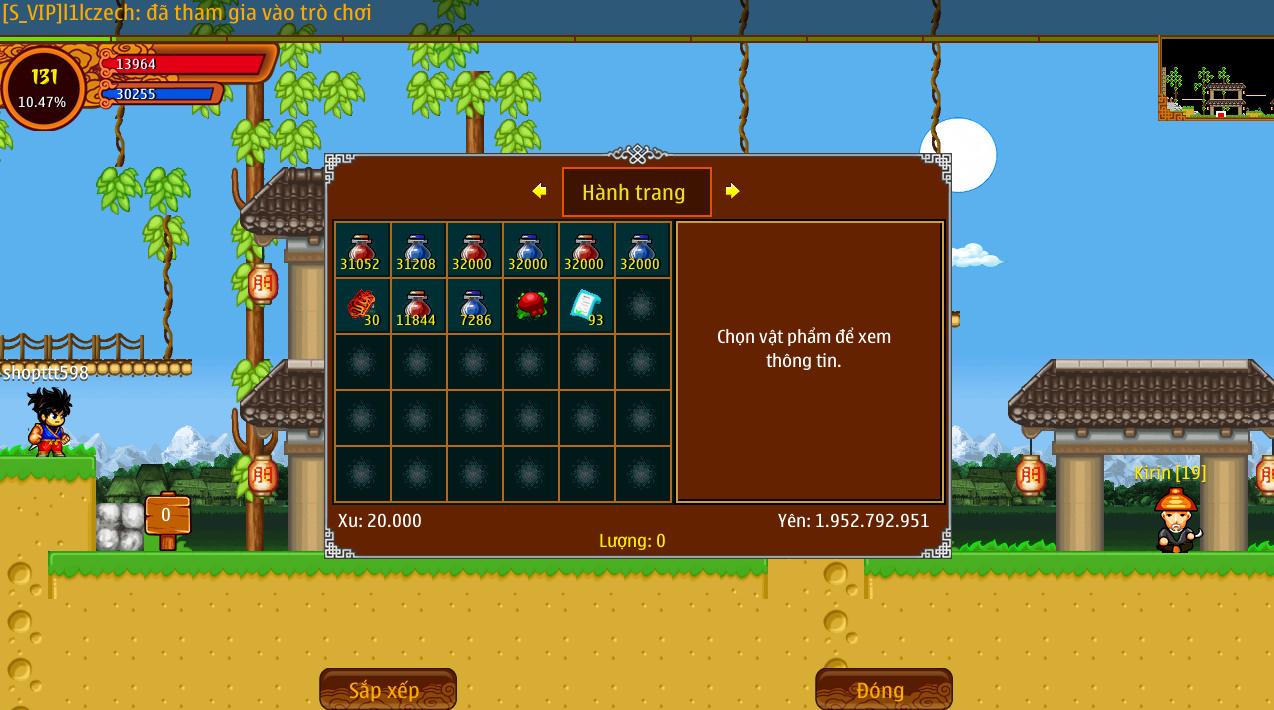Go to next tab with right arrow
The height and width of the screenshot is (710, 1274).
click(x=733, y=191)
